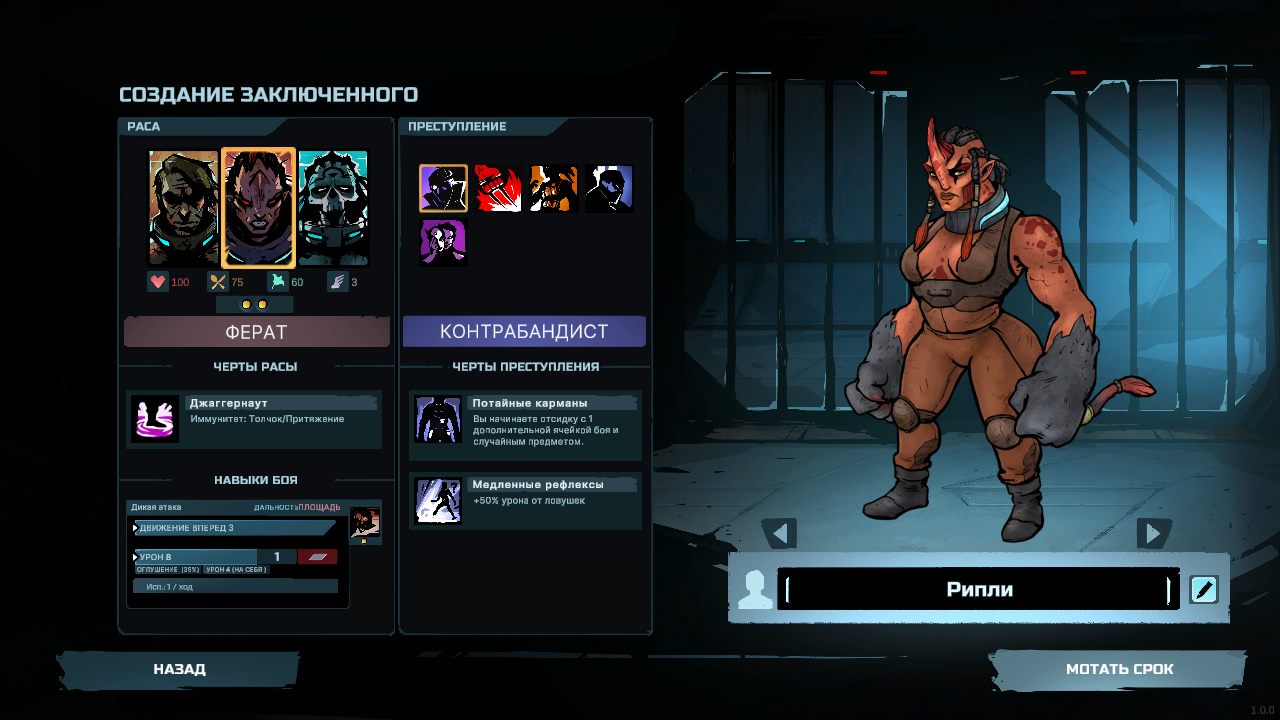
Task: Choose the red-eyed Ferat race portrait
Action: (x=258, y=208)
